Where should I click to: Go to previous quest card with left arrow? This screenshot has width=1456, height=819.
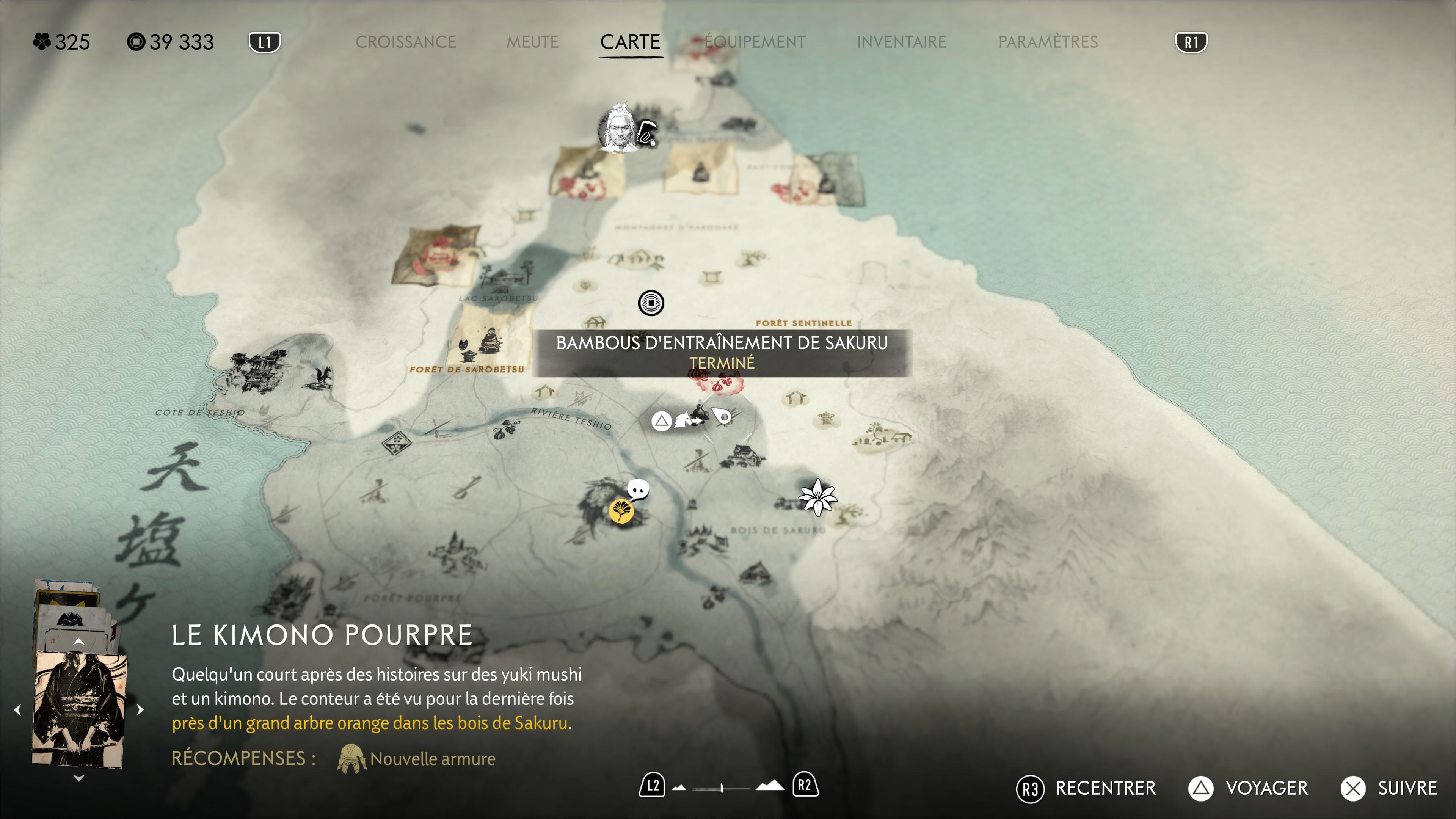tap(17, 709)
